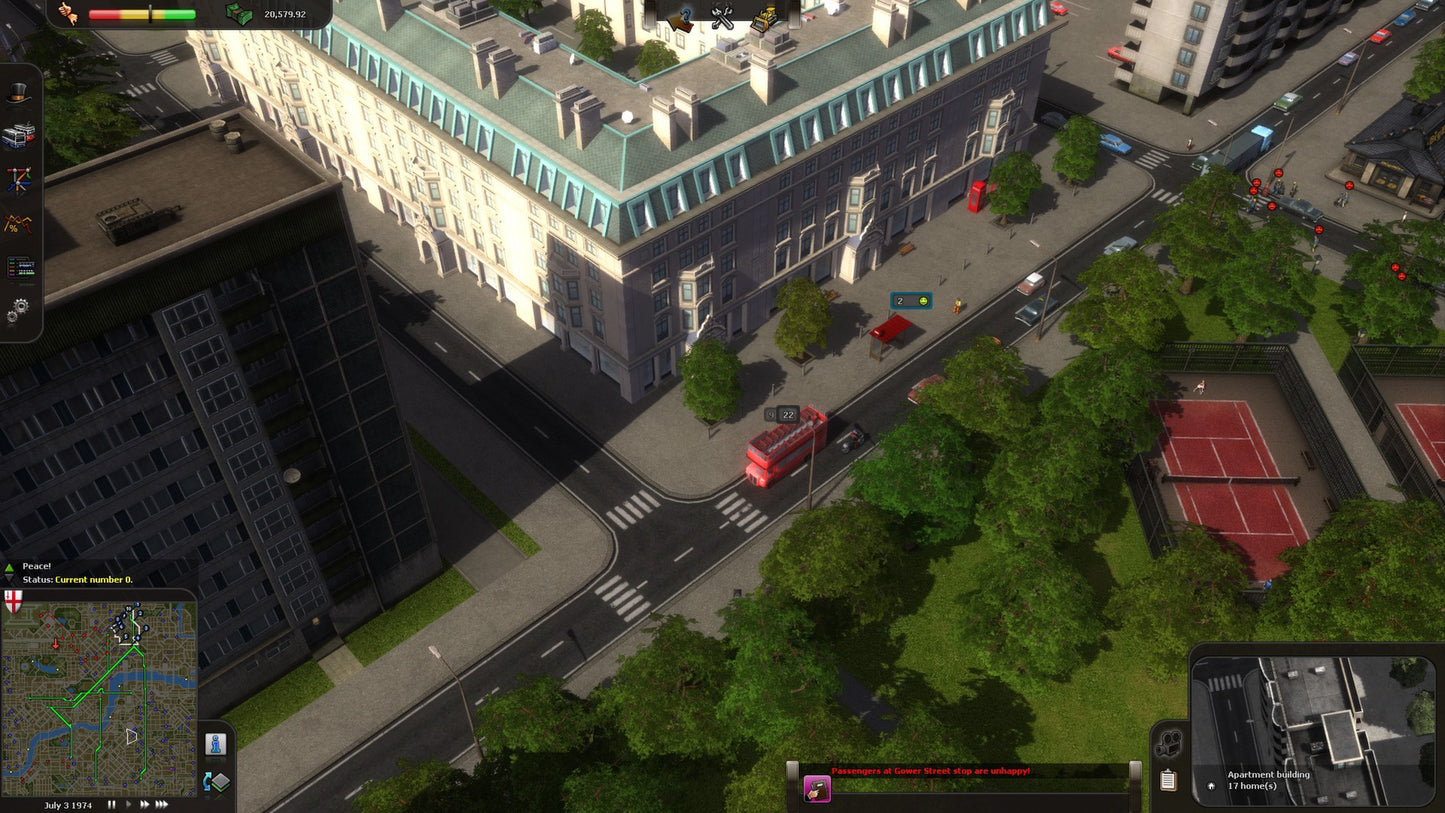Pause the game simulation
Viewport: 1445px width, 813px height.
click(x=111, y=803)
